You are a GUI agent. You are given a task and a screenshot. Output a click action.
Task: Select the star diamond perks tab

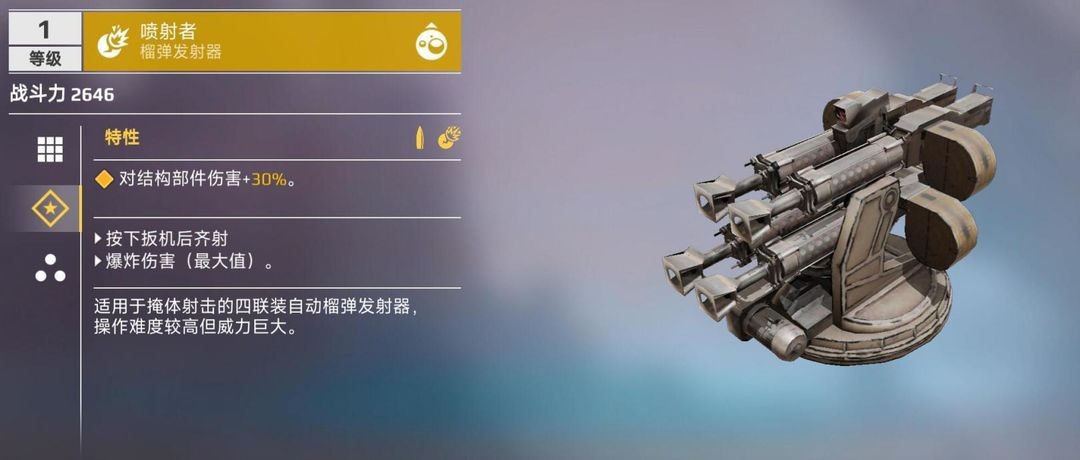click(x=49, y=209)
